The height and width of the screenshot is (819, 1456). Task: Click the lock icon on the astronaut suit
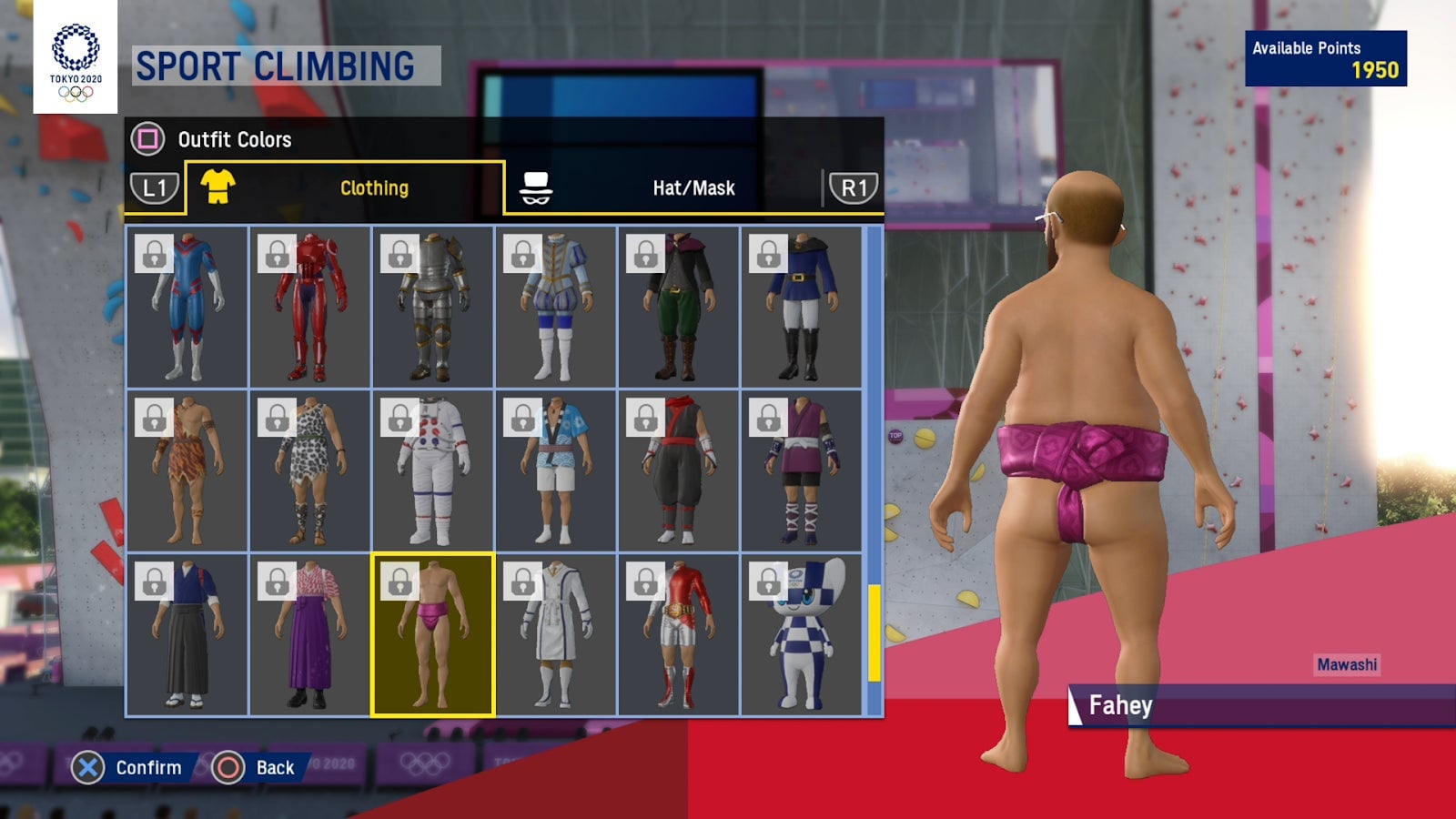[400, 417]
